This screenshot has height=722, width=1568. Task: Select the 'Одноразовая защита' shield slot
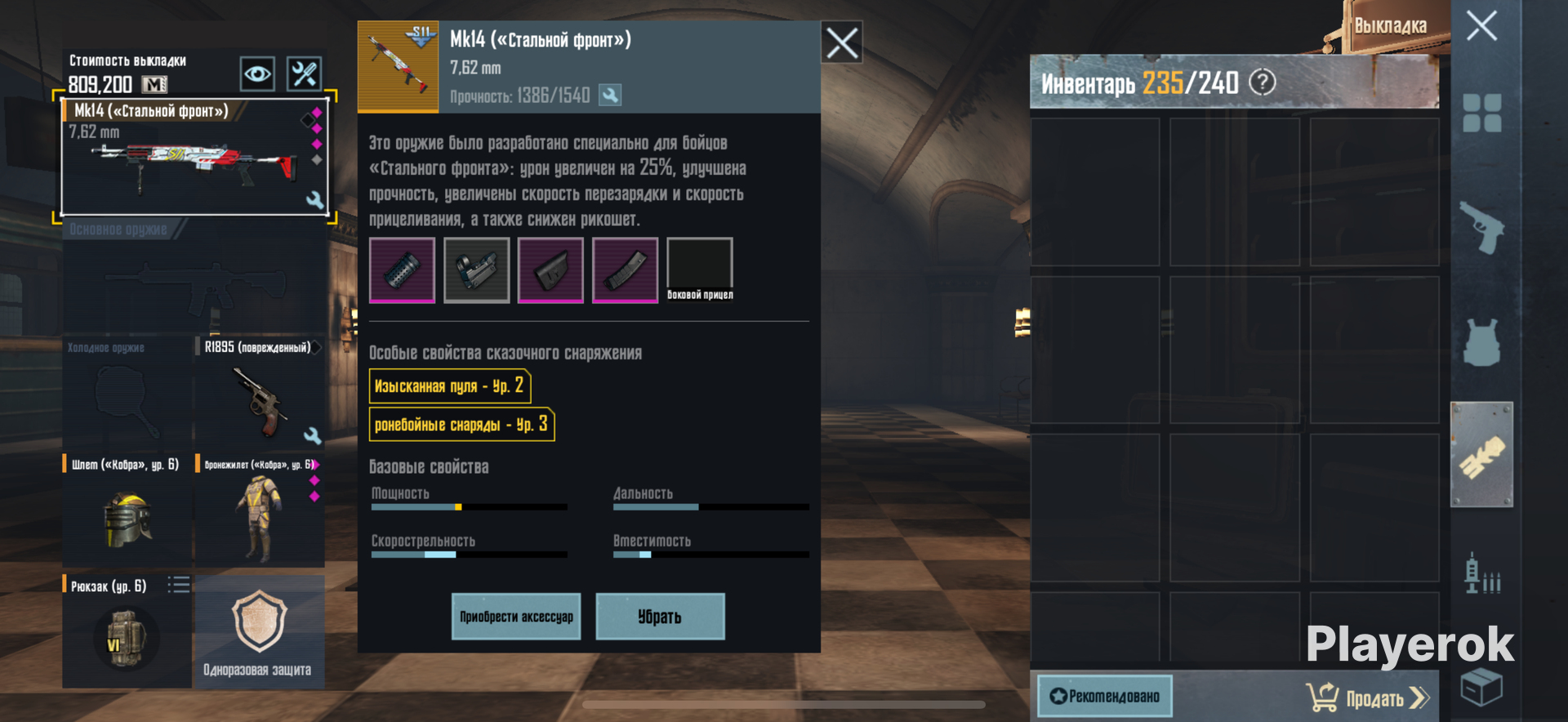click(259, 631)
